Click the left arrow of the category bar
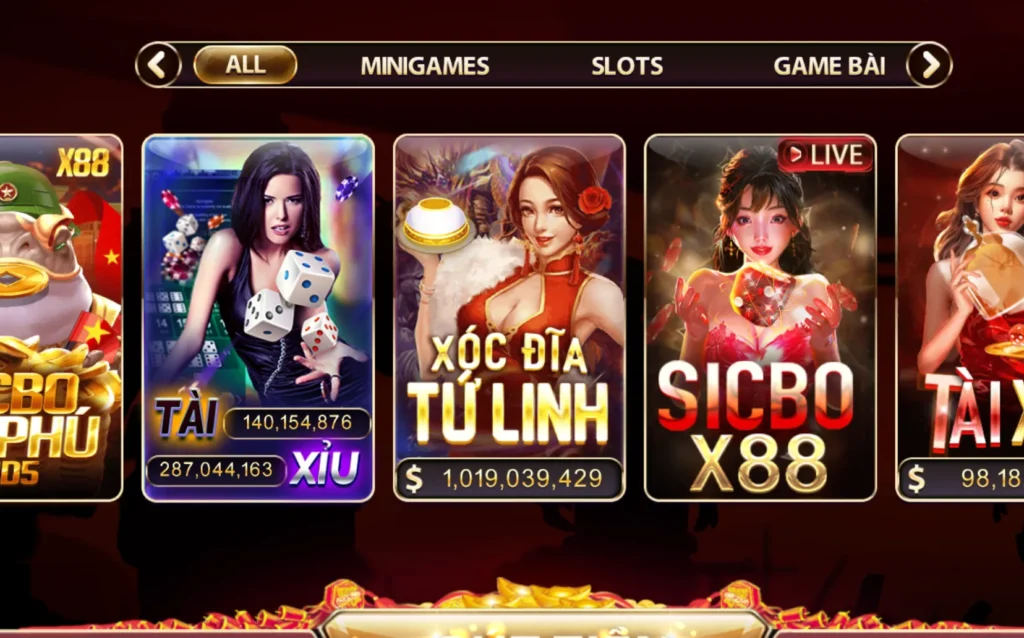1024x638 pixels. point(158,65)
